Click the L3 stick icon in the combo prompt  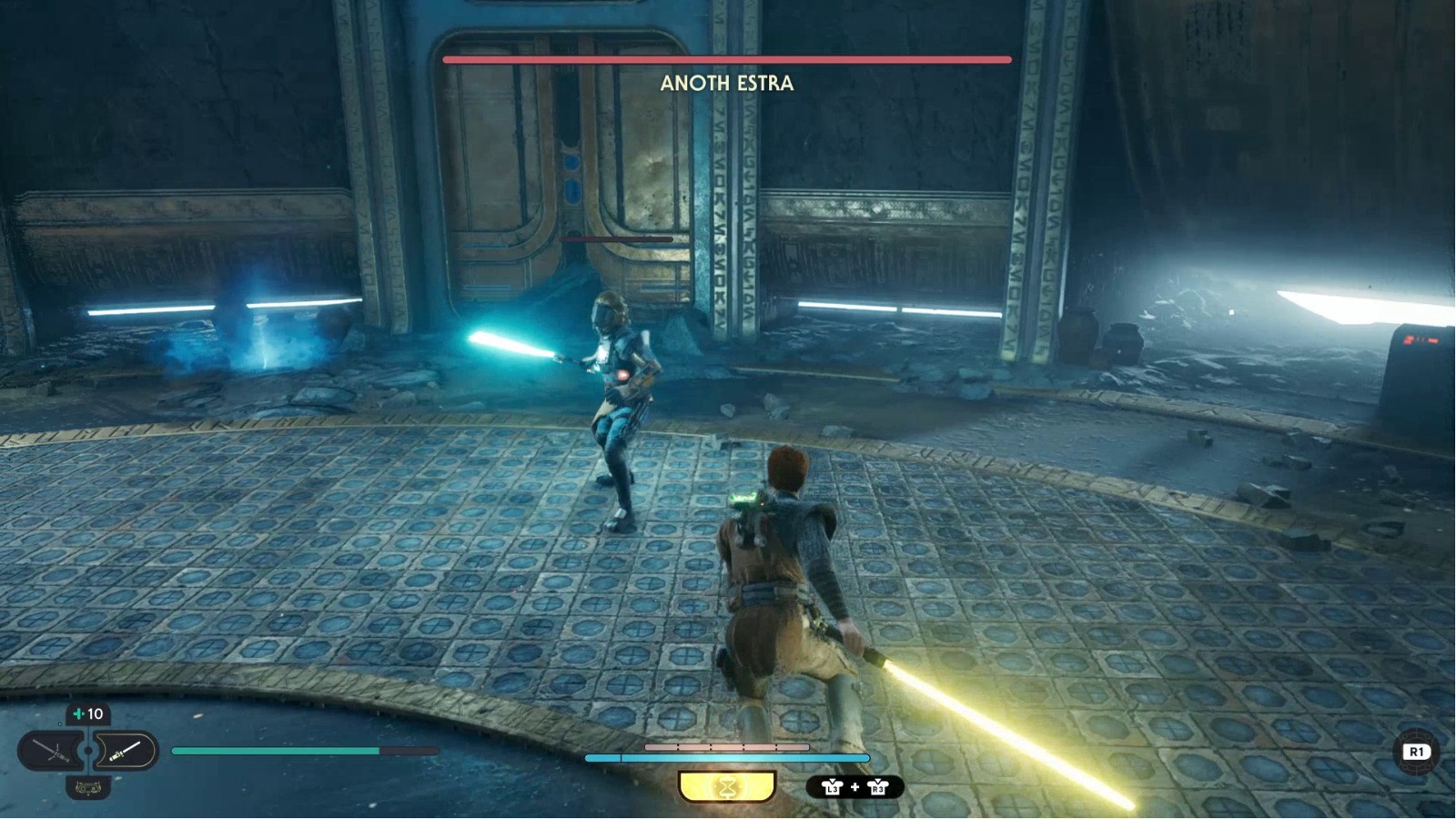pos(833,787)
